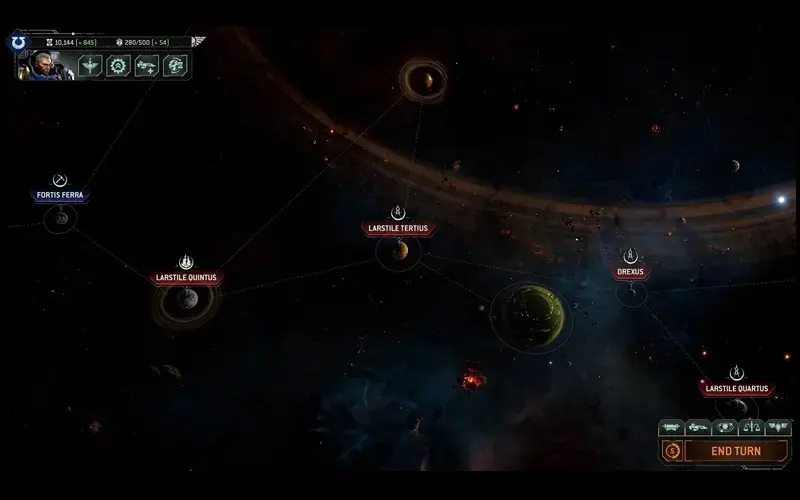Open the planet globe icon in the top bar

click(x=175, y=66)
